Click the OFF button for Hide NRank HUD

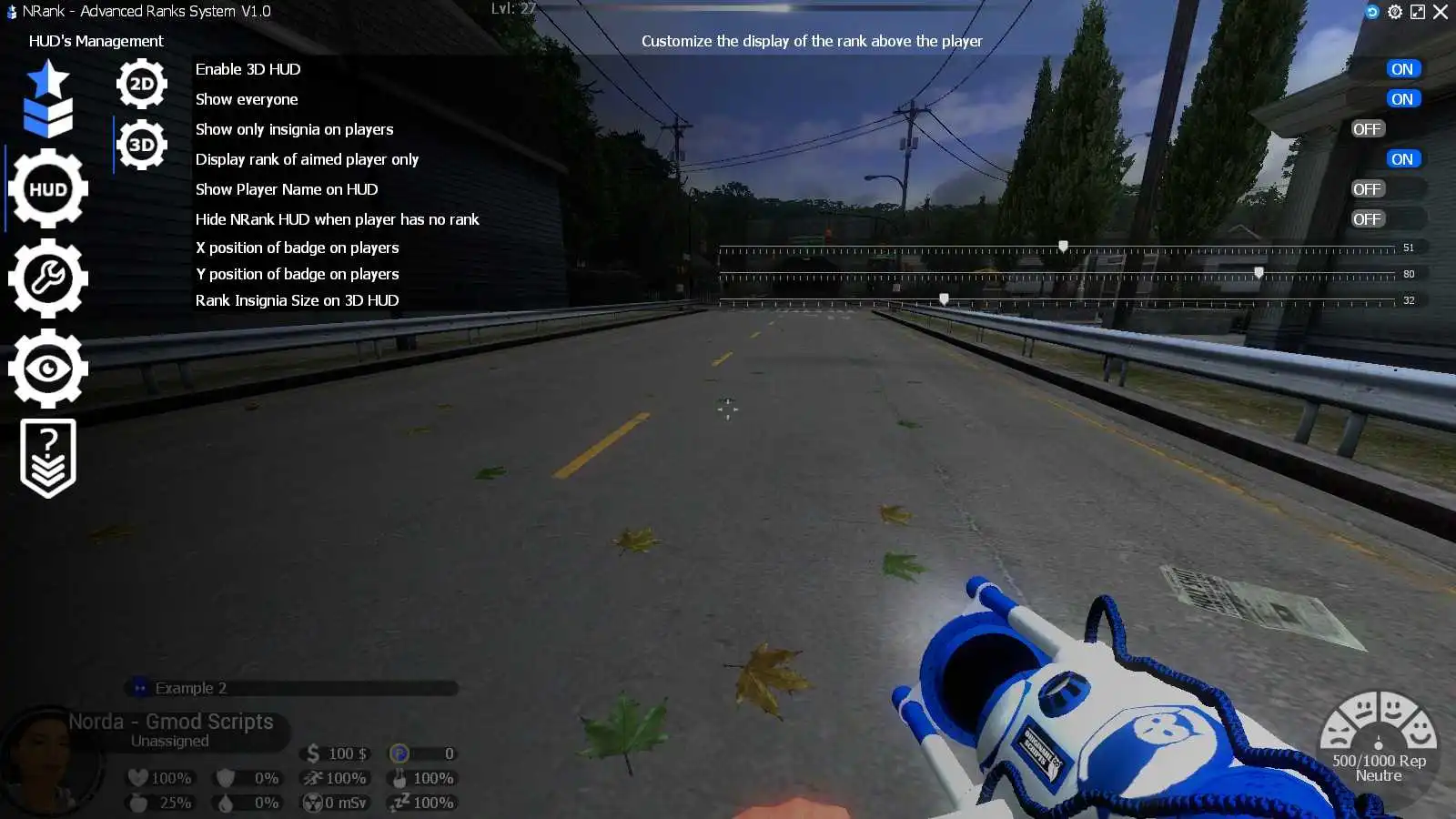(x=1367, y=218)
